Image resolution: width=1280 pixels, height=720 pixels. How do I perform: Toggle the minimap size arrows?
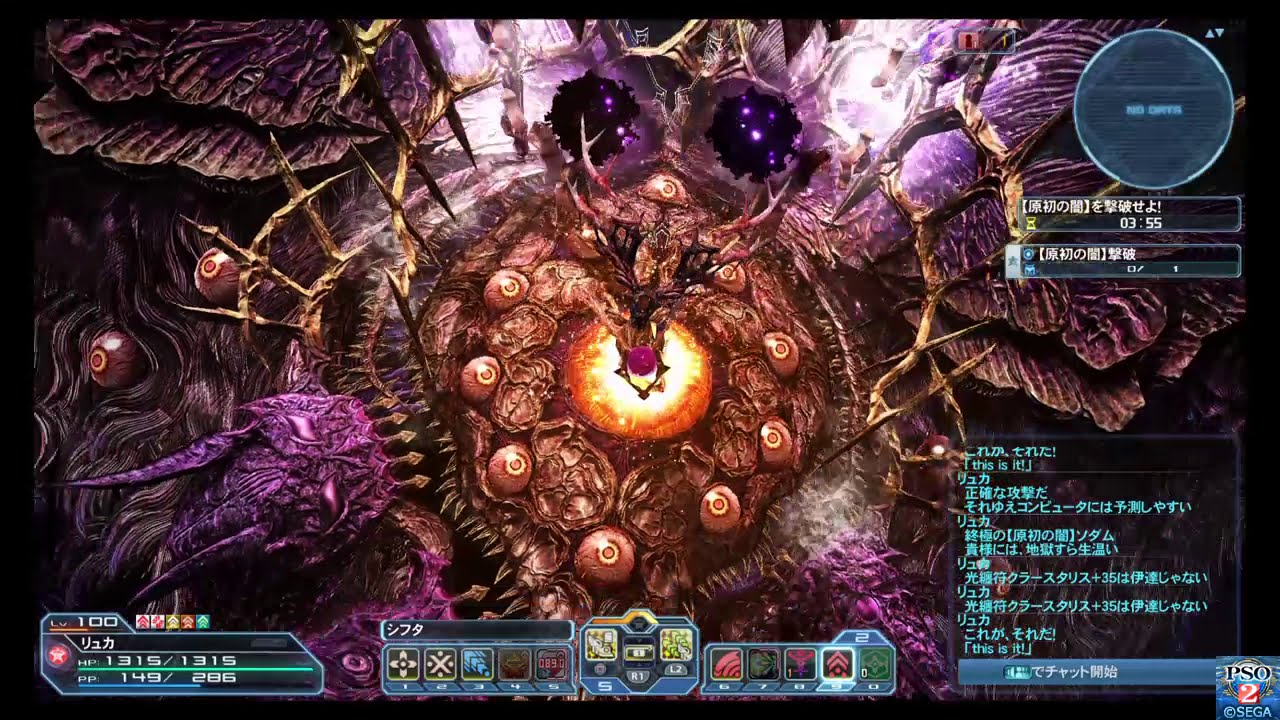pyautogui.click(x=1214, y=33)
